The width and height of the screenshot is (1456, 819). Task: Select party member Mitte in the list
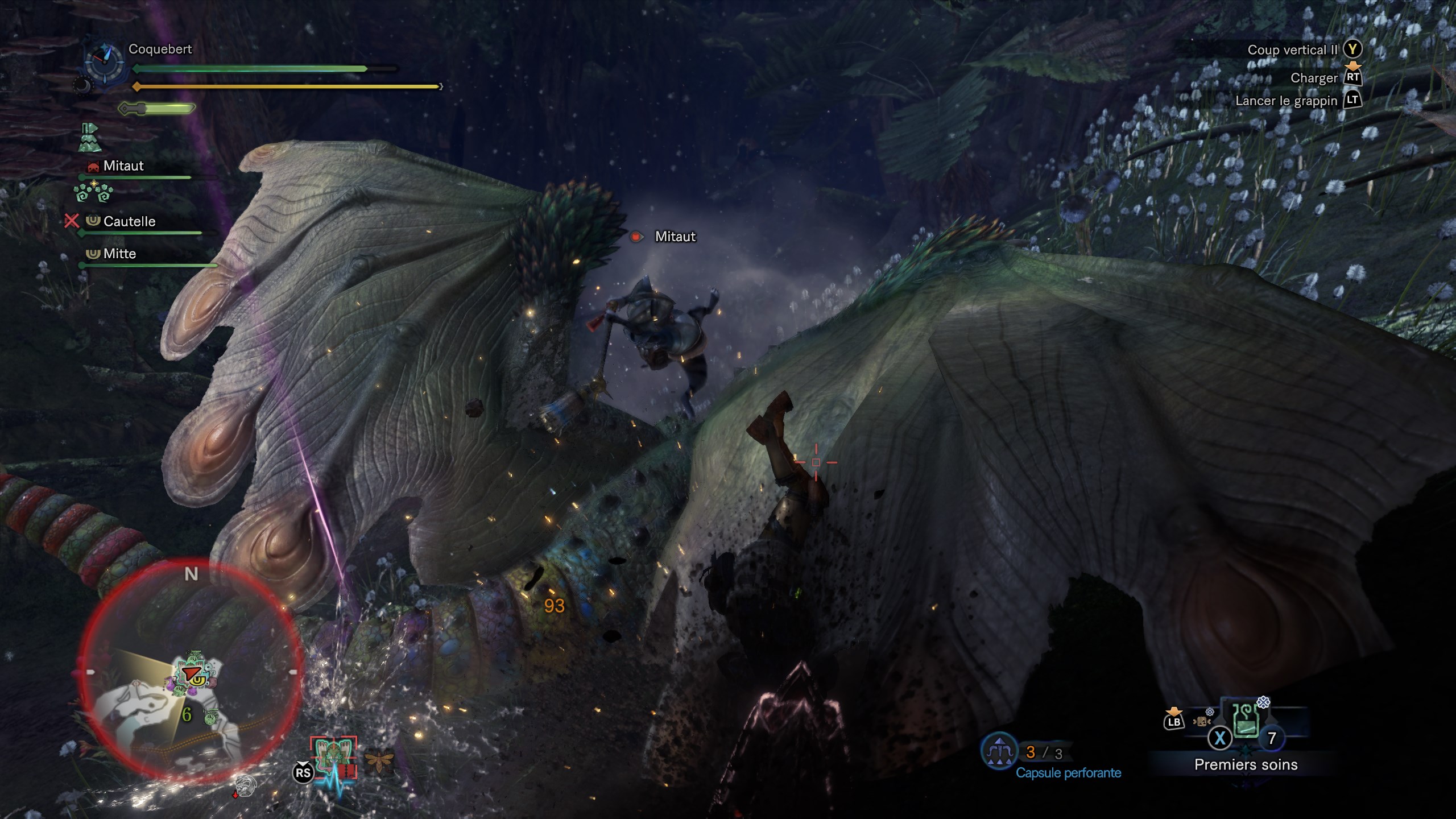119,254
